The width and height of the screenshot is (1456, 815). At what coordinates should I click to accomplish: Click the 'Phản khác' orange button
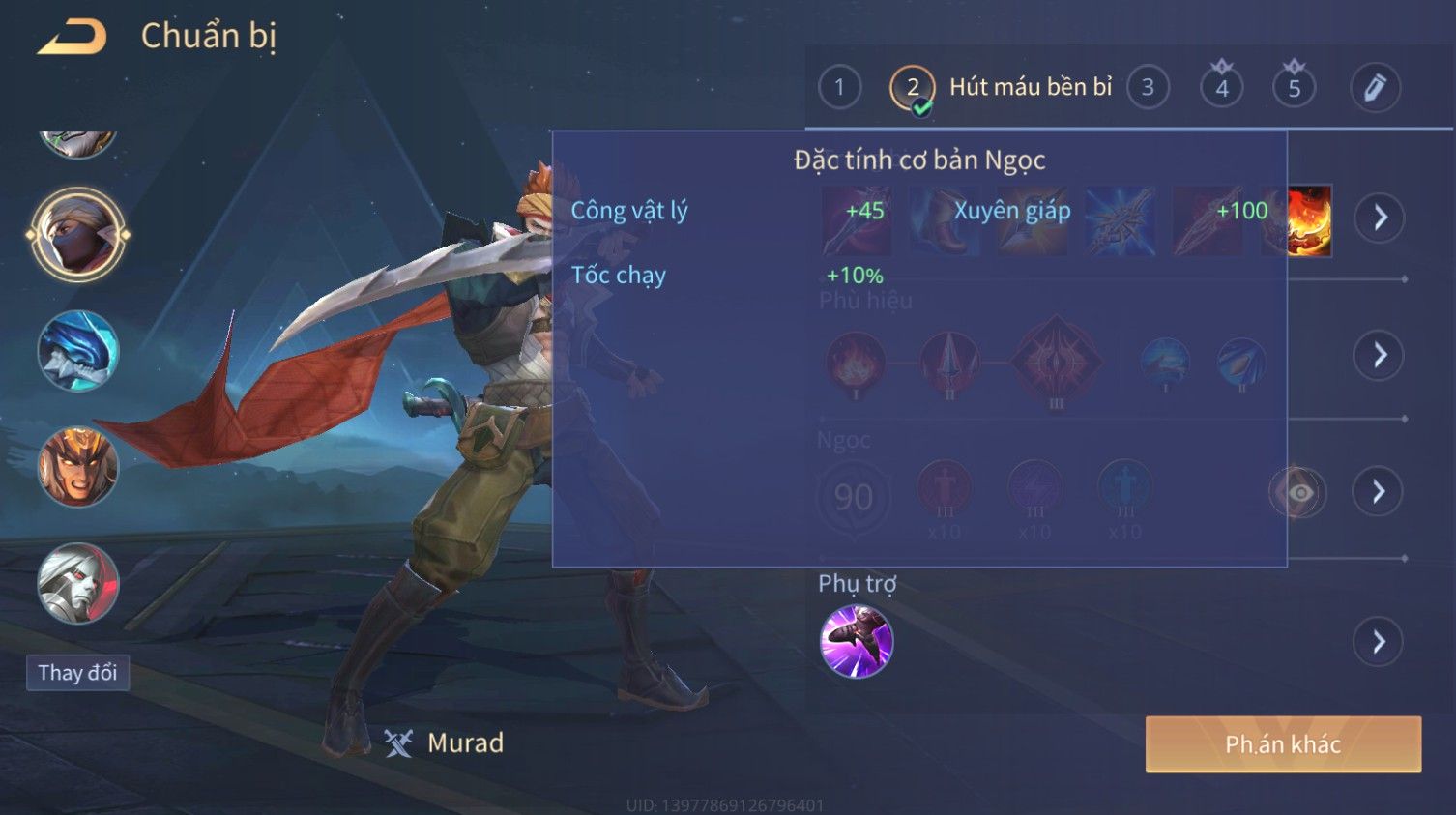tap(1283, 744)
